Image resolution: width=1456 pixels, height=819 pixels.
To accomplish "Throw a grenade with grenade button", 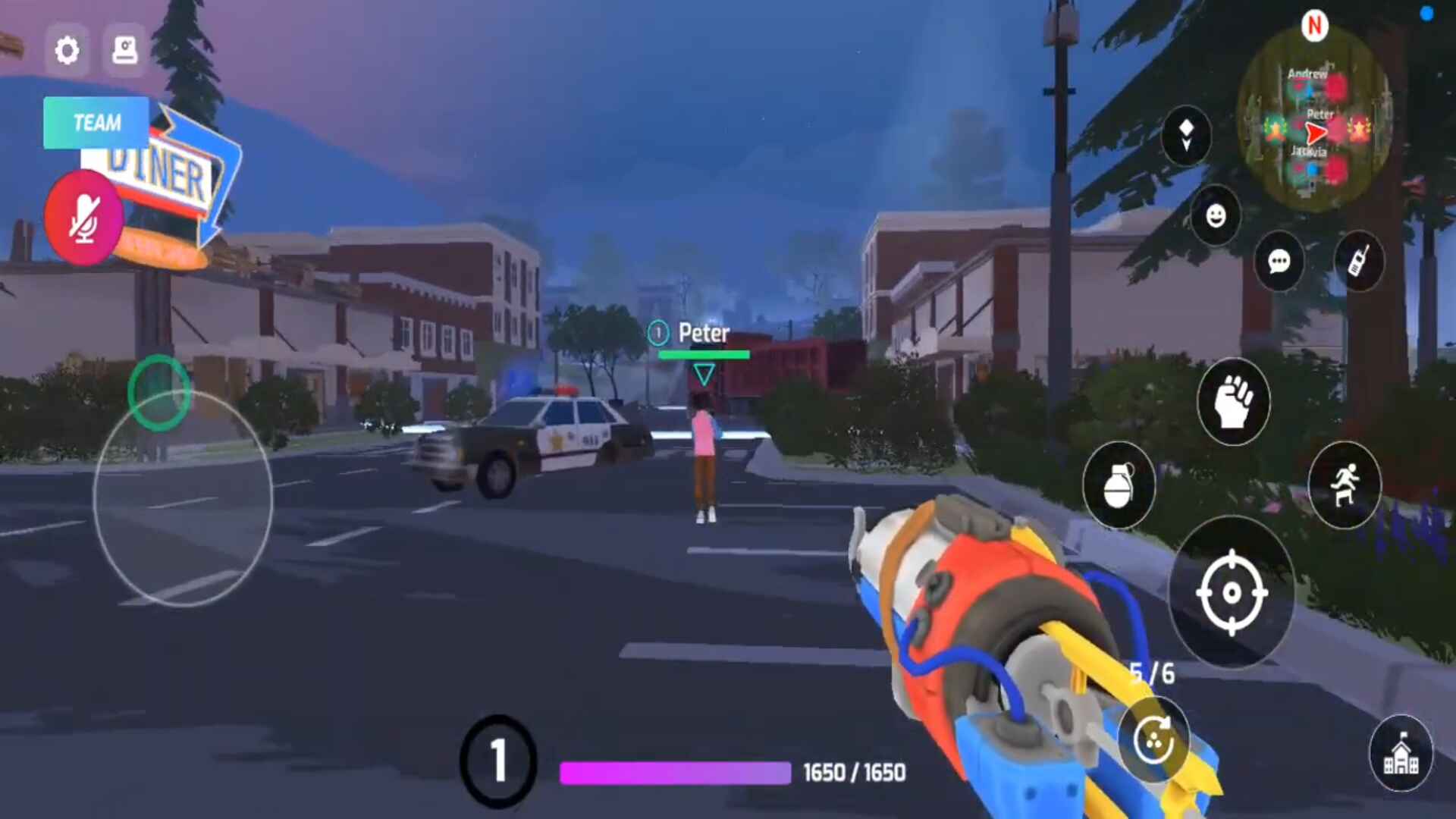I will [1119, 485].
